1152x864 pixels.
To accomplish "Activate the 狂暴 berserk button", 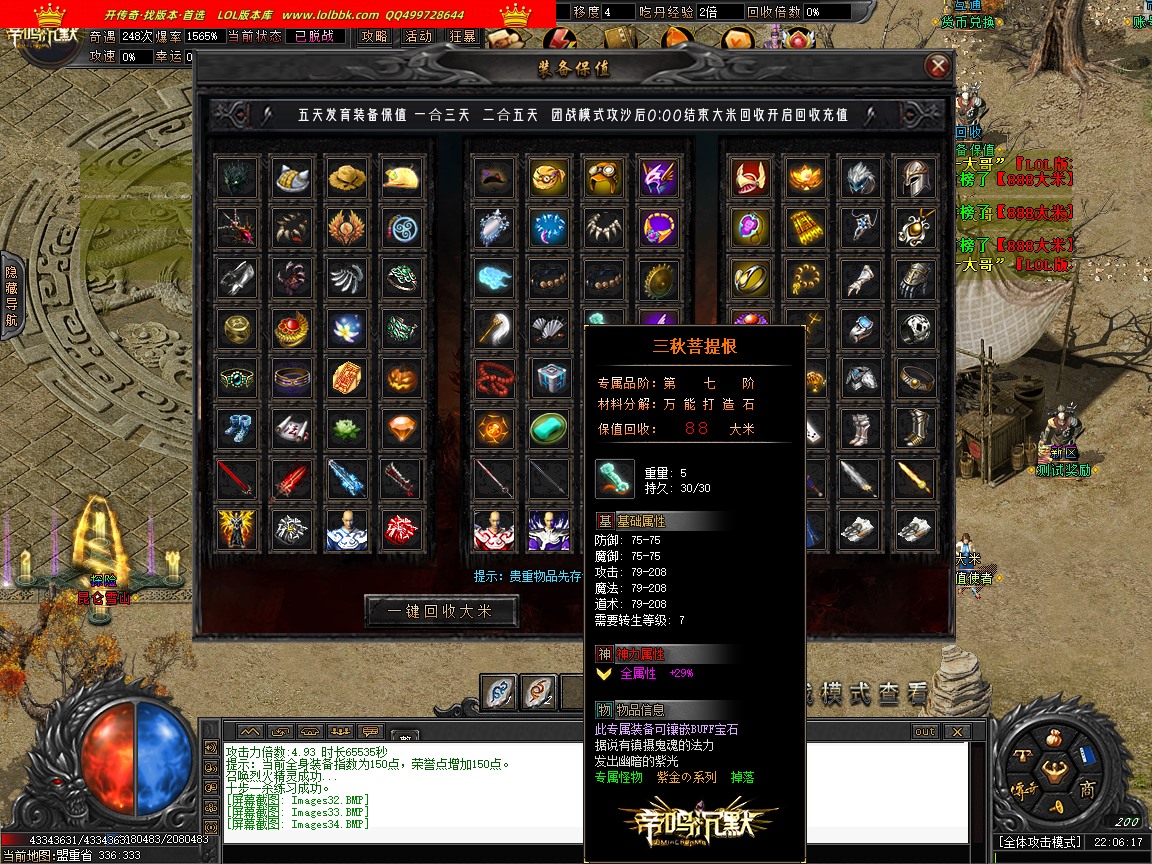I will tap(462, 36).
